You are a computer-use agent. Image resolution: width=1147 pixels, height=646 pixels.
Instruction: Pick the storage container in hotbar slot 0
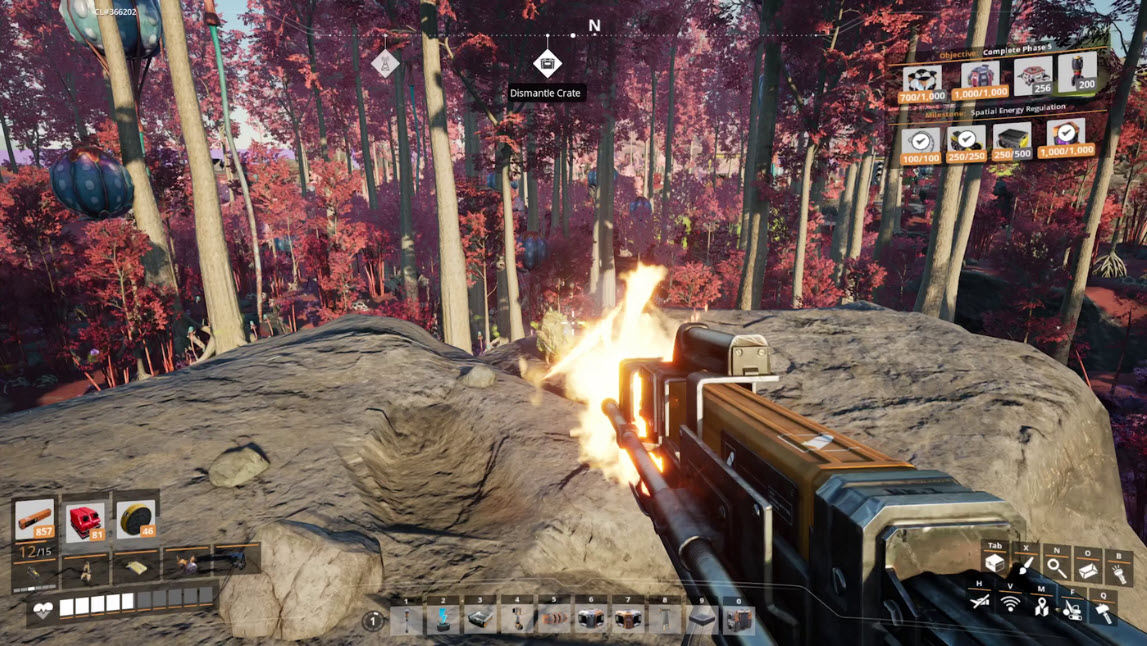pos(739,620)
